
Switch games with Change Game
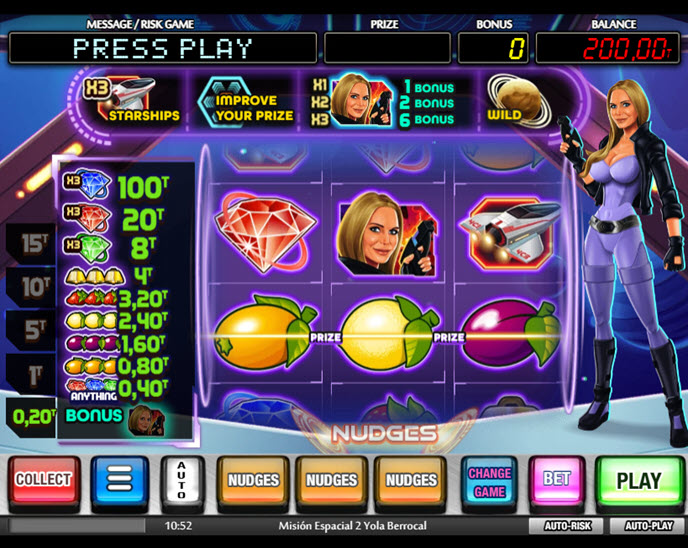pyautogui.click(x=489, y=481)
